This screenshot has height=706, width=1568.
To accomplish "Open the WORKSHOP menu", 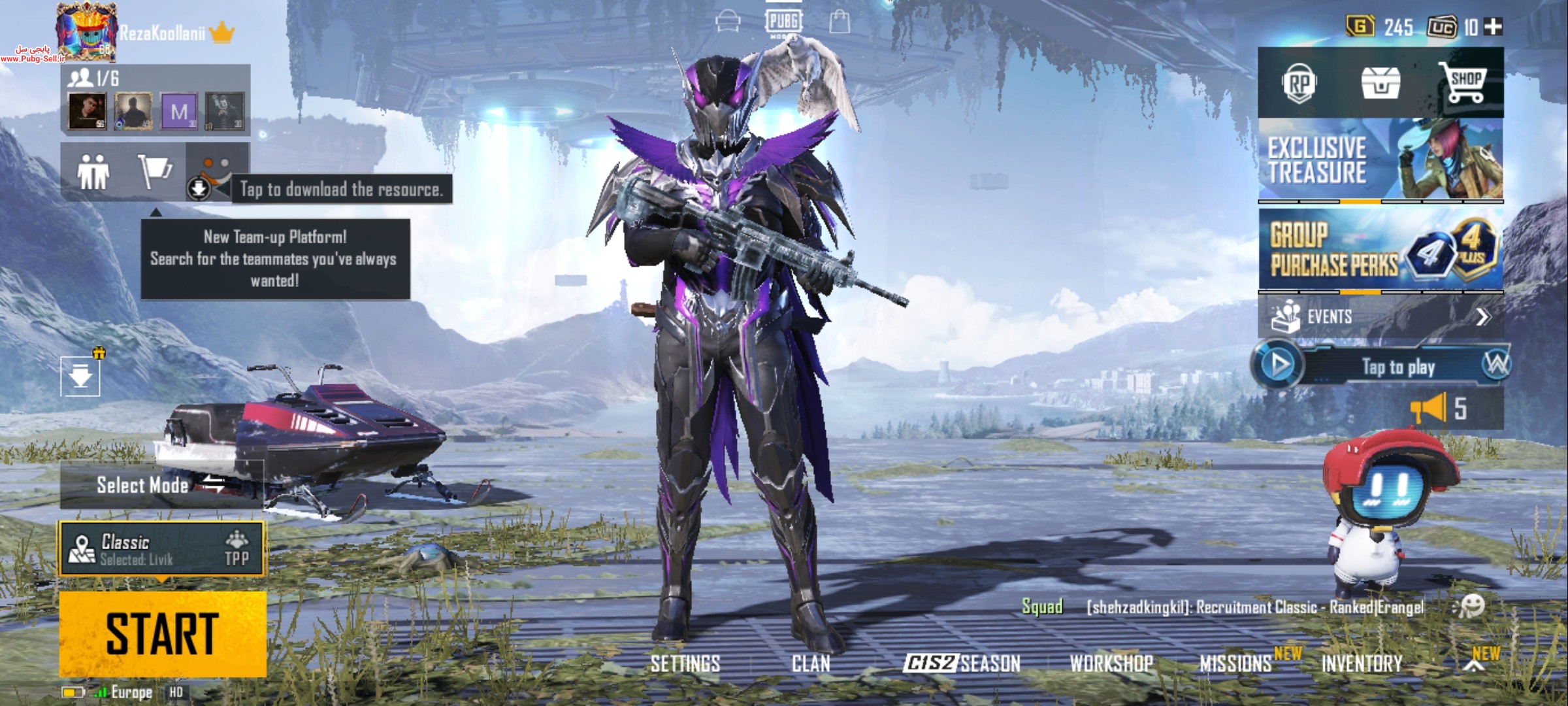I will [1111, 664].
